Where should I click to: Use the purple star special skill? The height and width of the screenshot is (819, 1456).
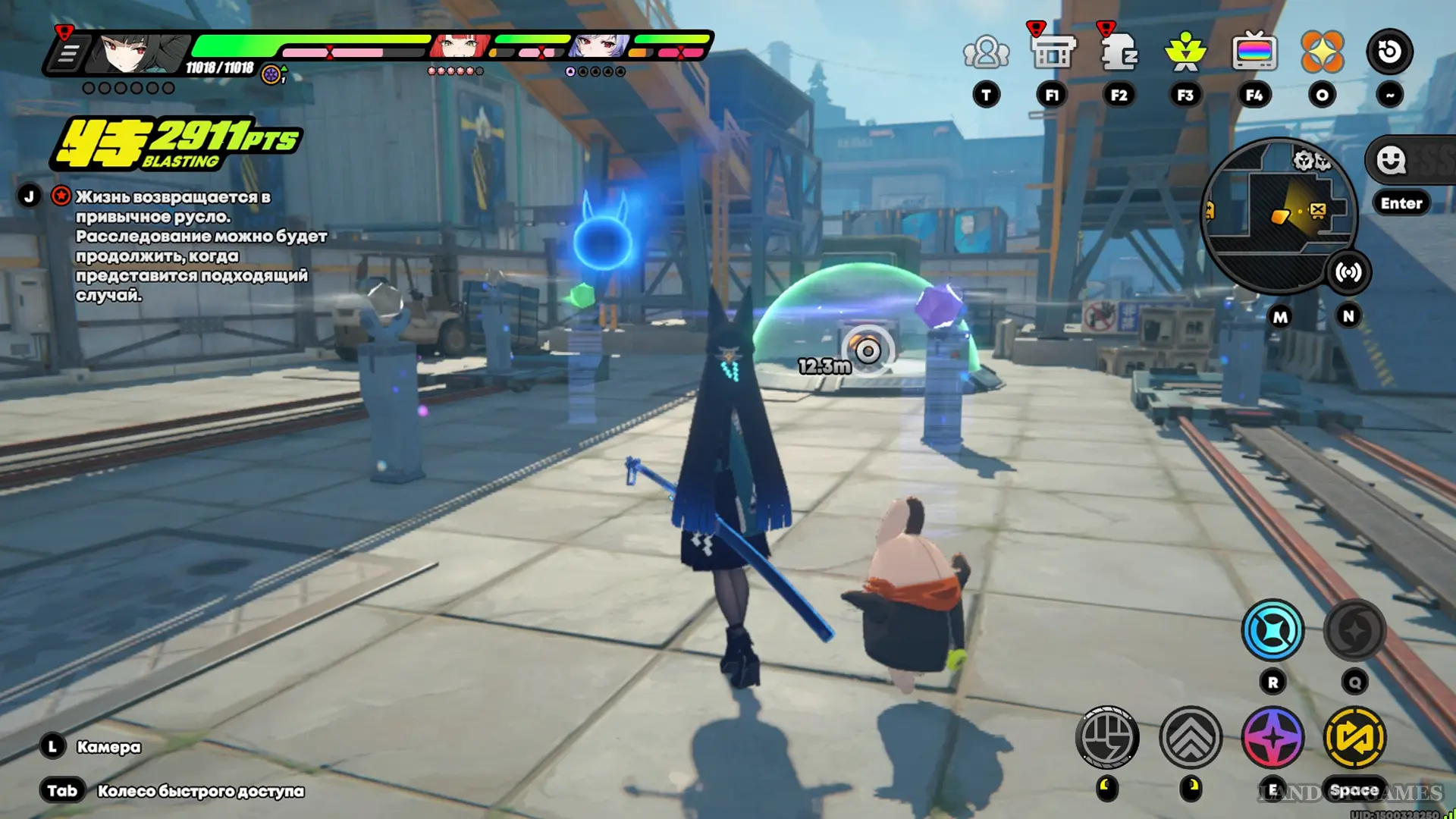point(1272,737)
